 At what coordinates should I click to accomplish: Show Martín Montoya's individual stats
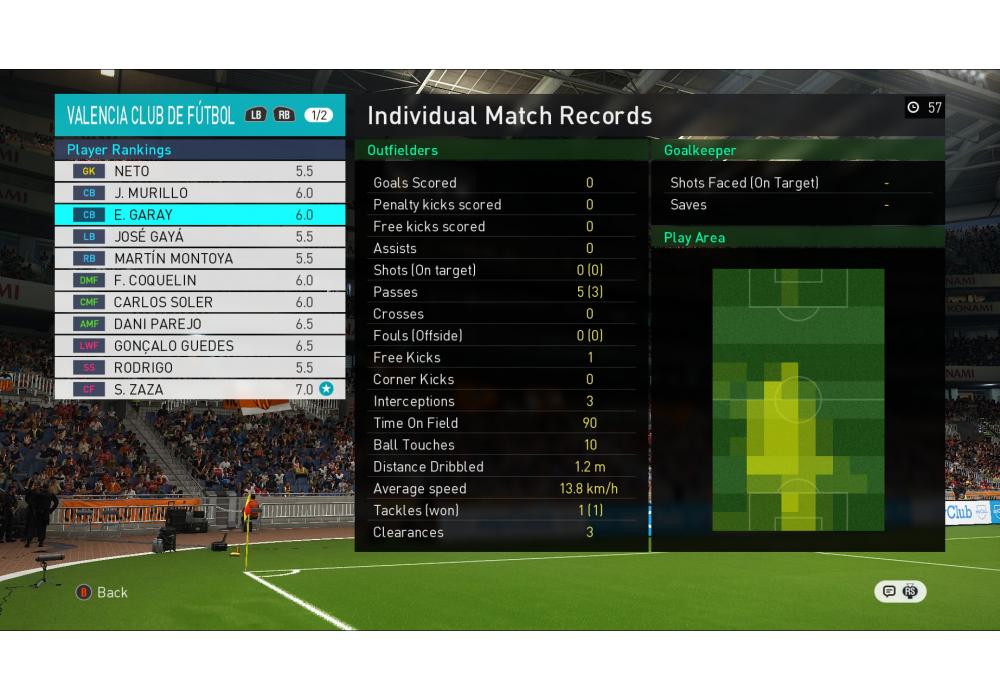tap(200, 259)
